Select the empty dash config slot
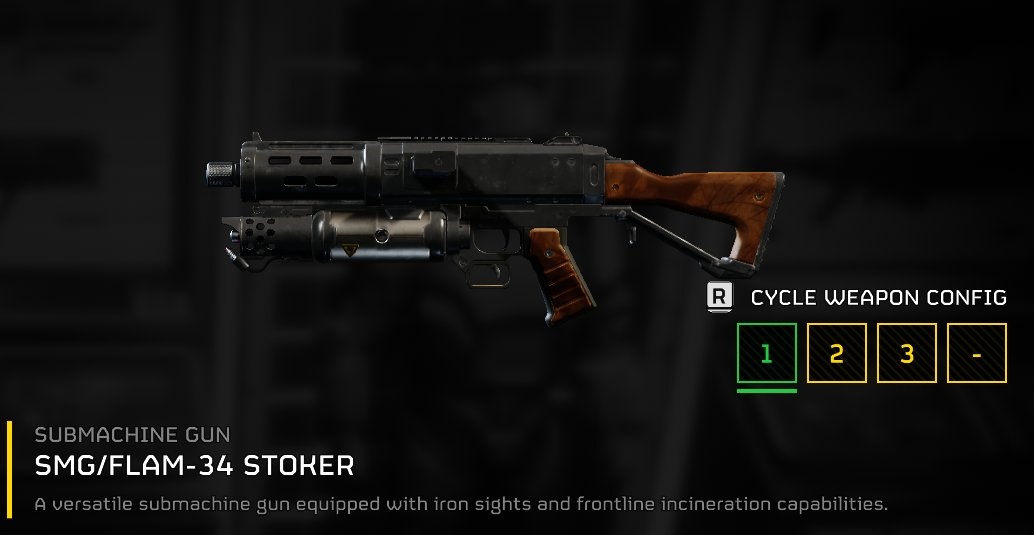The height and width of the screenshot is (535, 1034). click(977, 353)
